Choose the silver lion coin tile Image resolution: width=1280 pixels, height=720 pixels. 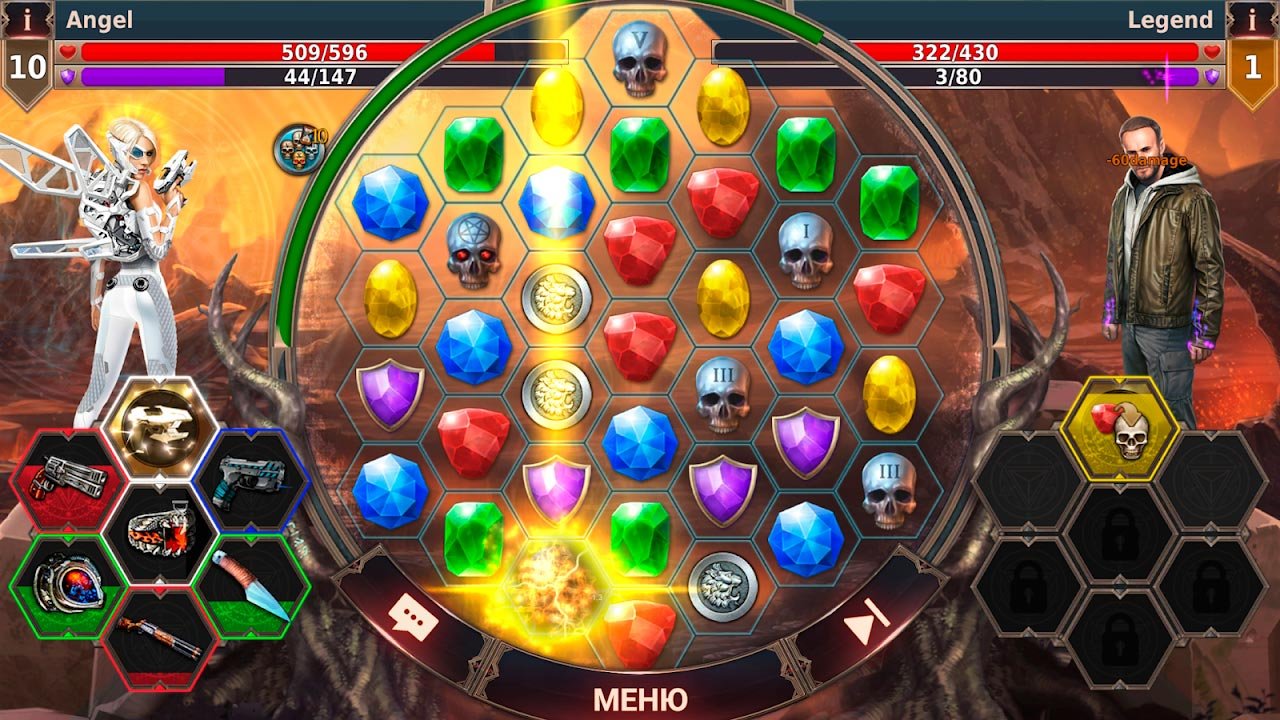pyautogui.click(x=722, y=586)
